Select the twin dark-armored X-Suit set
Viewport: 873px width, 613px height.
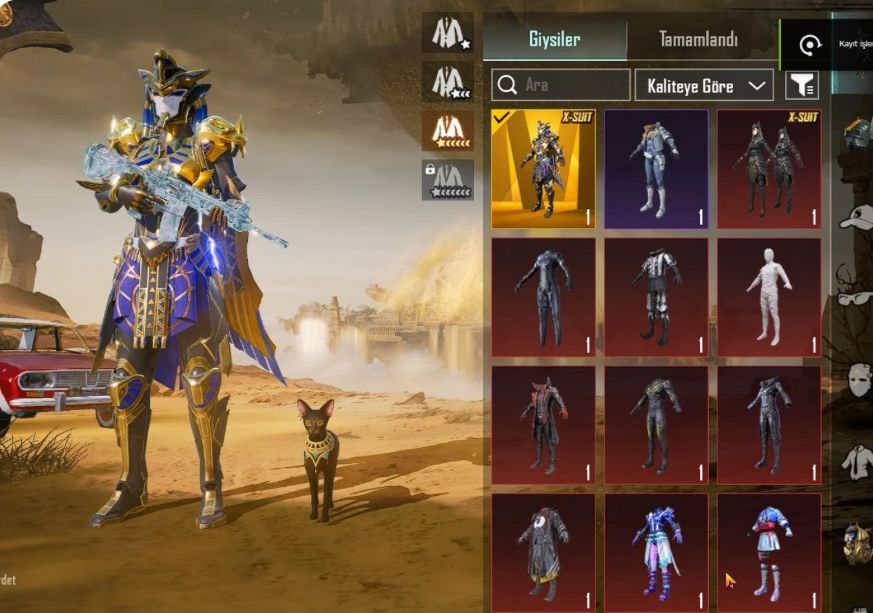pos(769,169)
